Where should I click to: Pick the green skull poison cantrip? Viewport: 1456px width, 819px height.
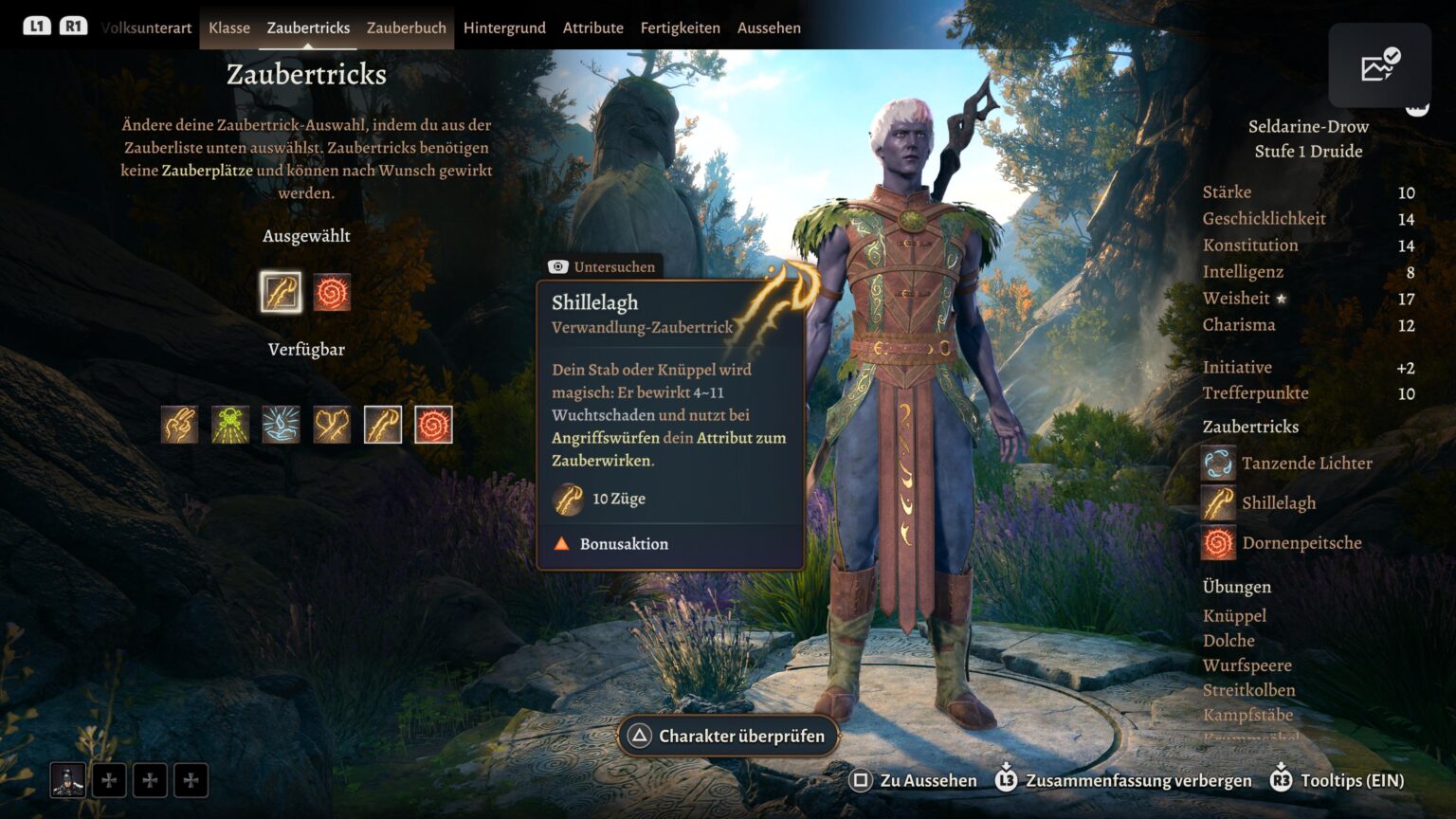click(230, 425)
